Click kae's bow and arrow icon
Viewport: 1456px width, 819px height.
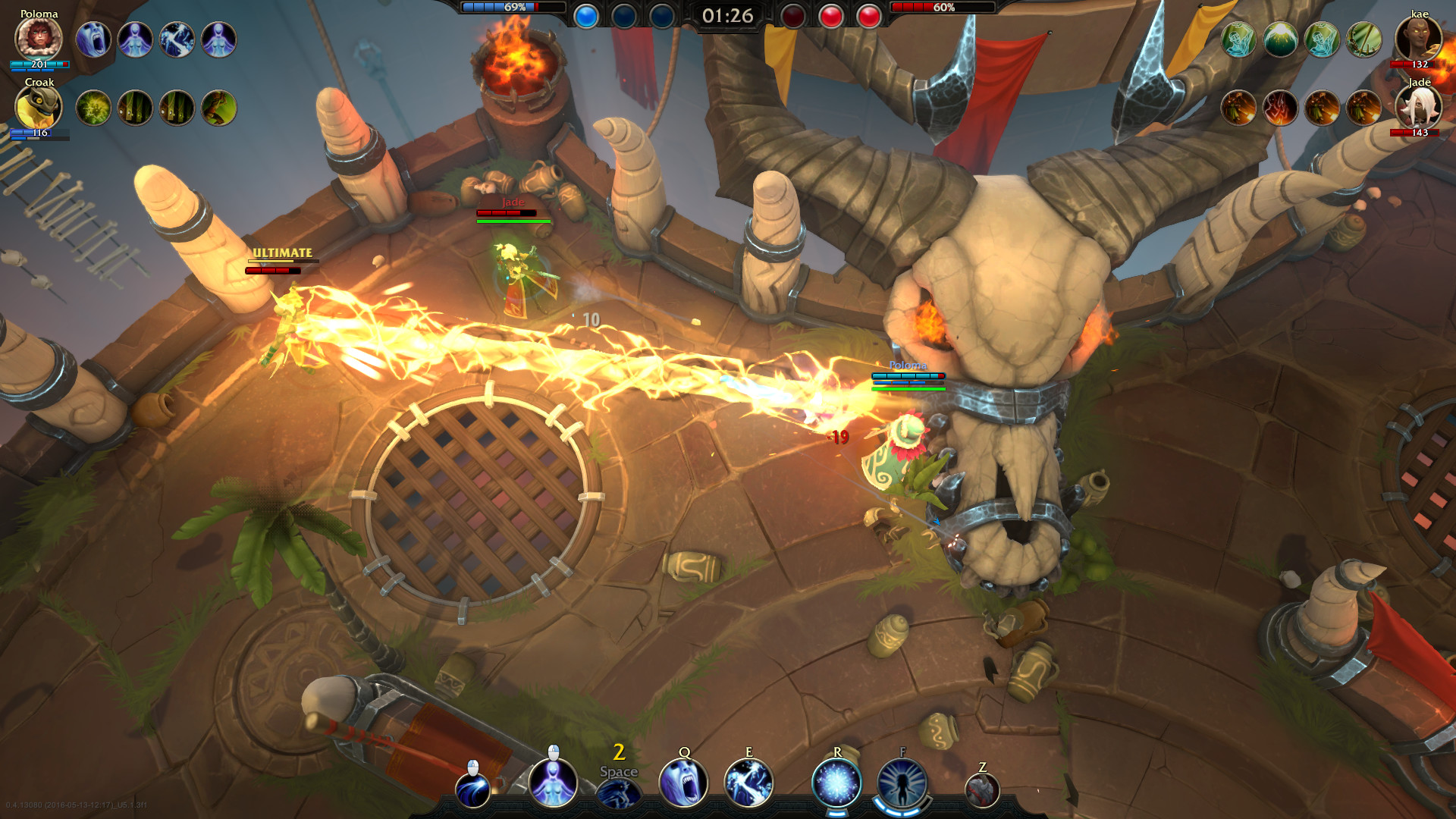[x=1363, y=39]
